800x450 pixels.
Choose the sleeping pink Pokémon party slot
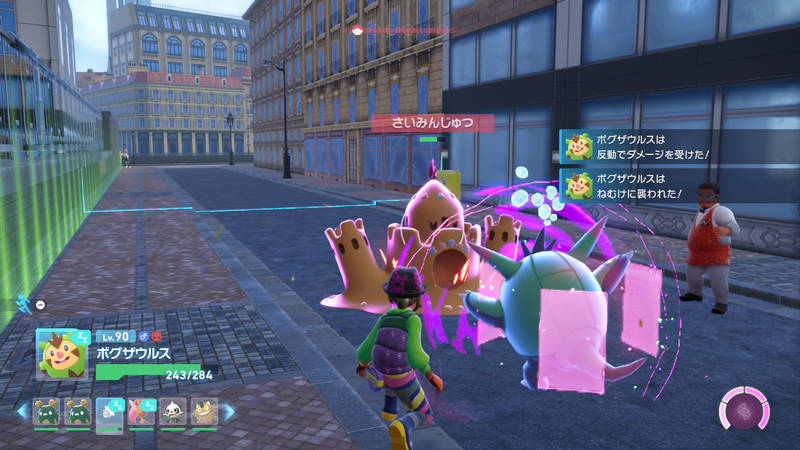tap(141, 411)
